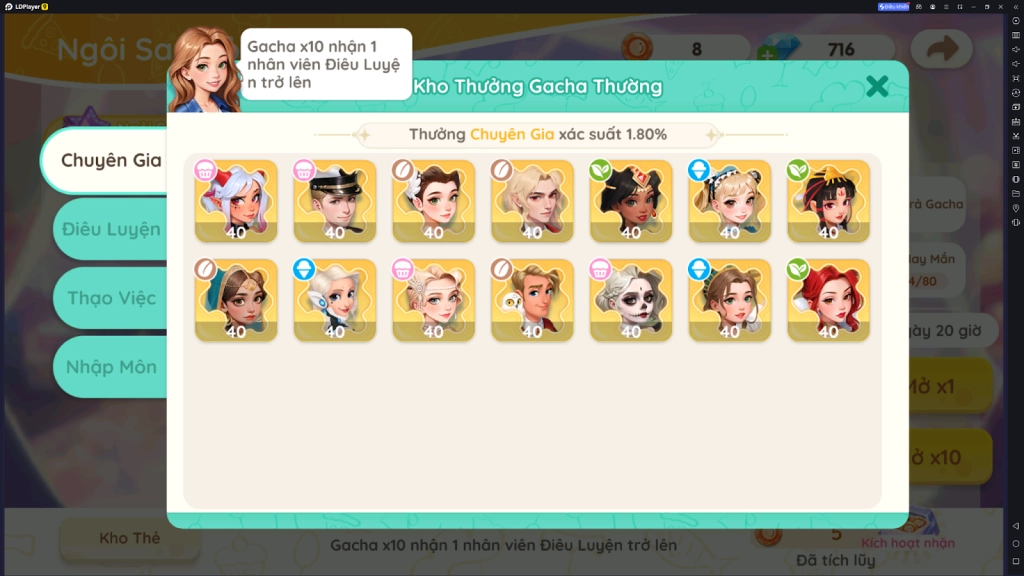This screenshot has width=1024, height=576.
Task: Select the Chuyên Gia tab
Action: [x=110, y=160]
